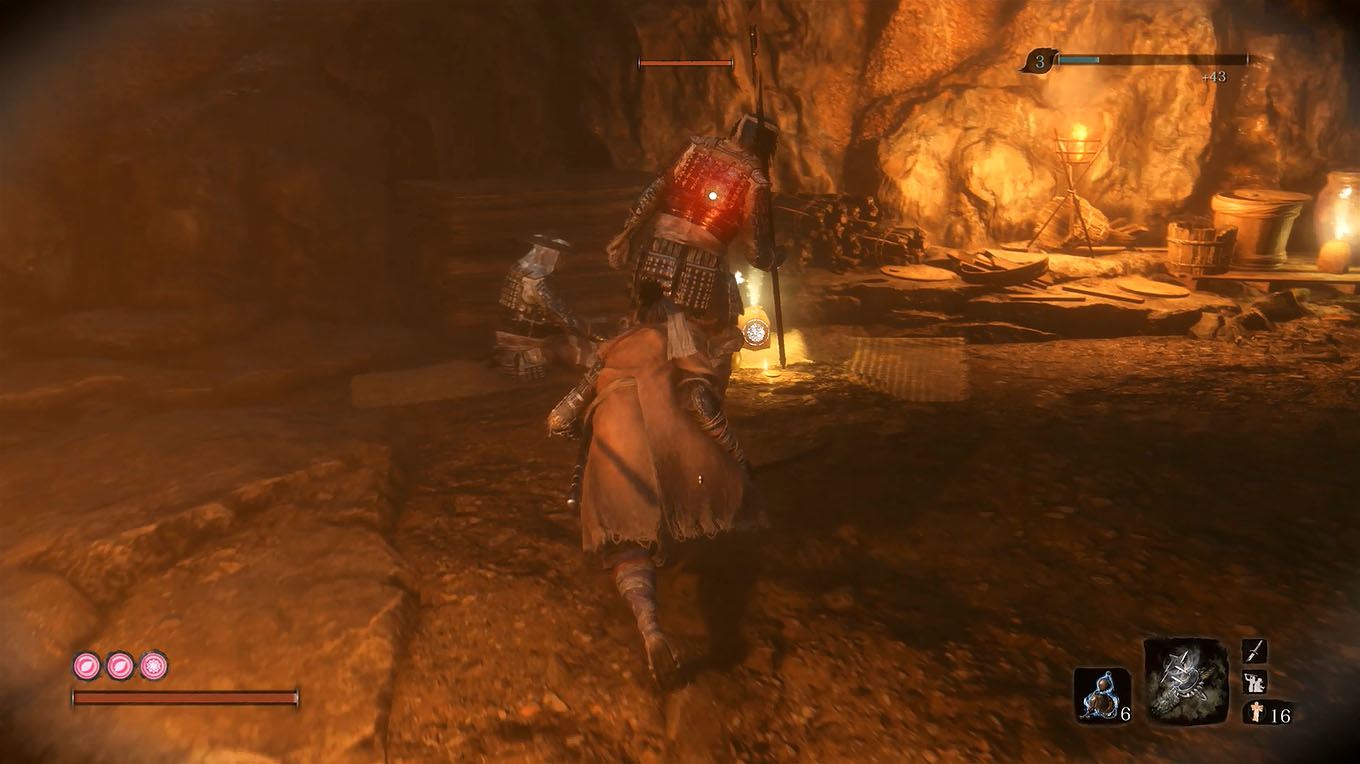Screen dimensions: 1360x764
Task: Click the Combat Art skill icon
Action: point(1252,682)
